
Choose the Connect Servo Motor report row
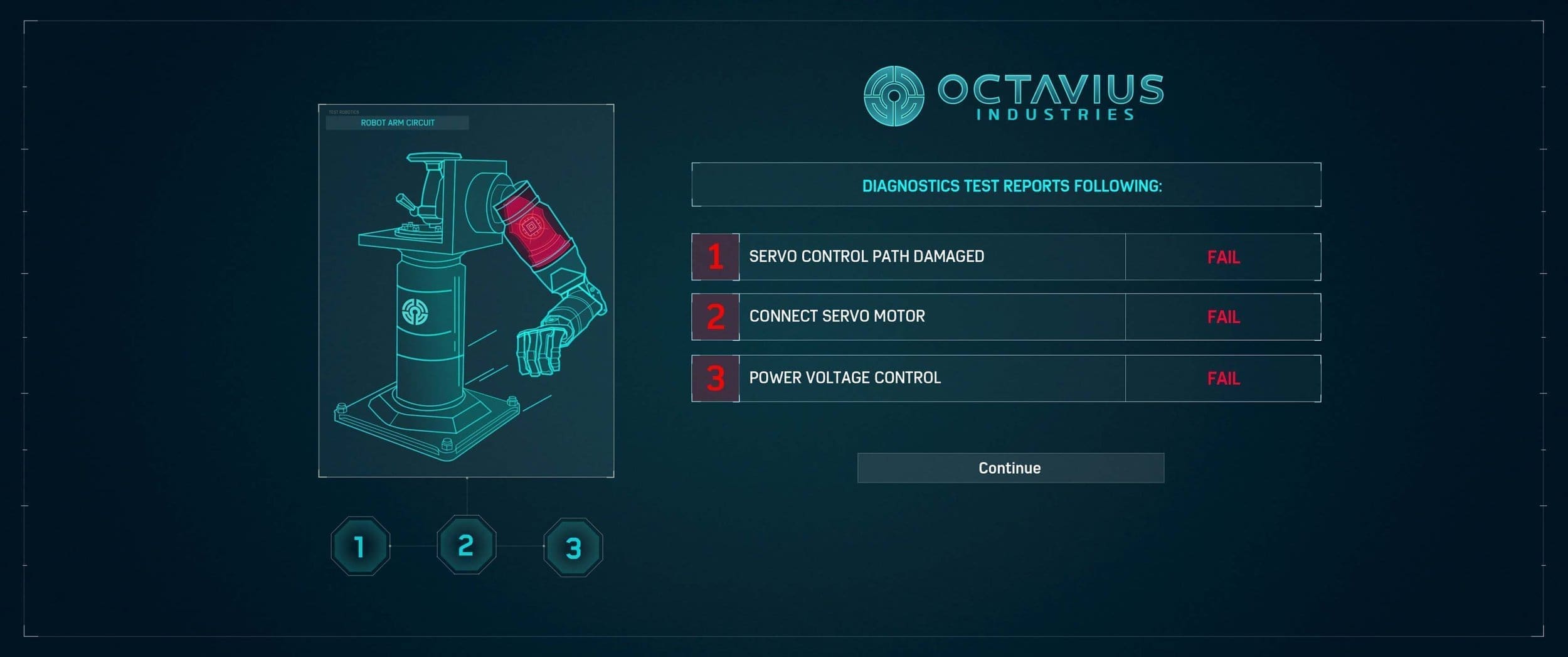coord(1005,317)
